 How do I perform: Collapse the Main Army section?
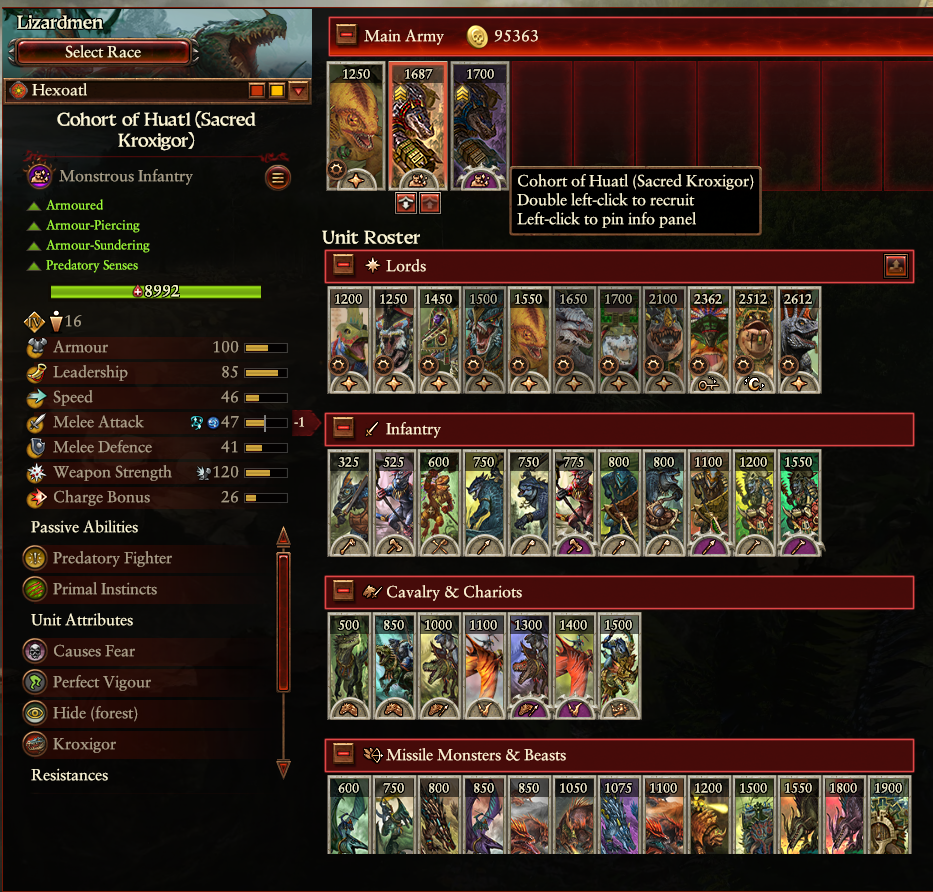346,35
